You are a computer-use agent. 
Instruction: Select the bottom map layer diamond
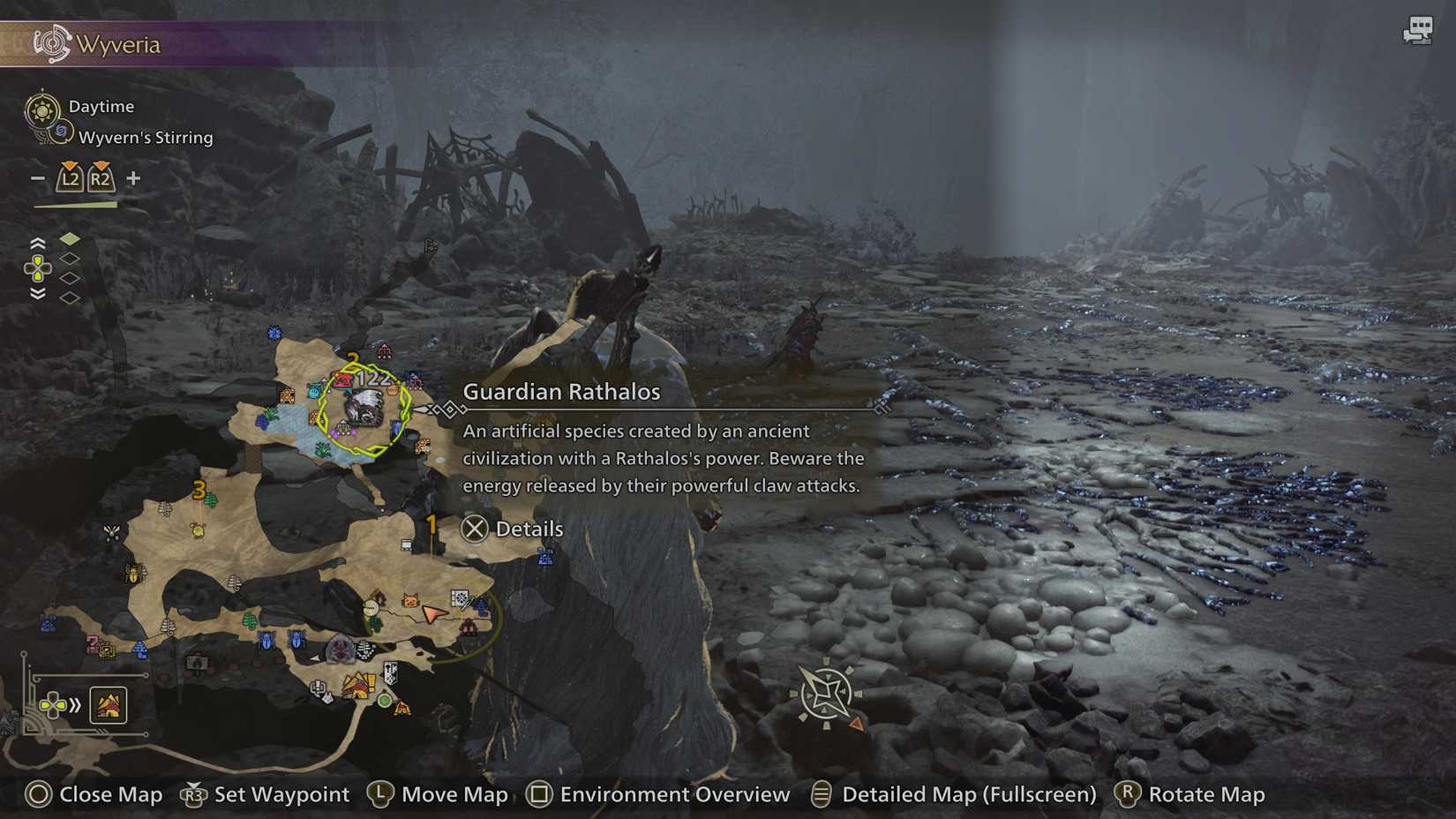pyautogui.click(x=71, y=298)
